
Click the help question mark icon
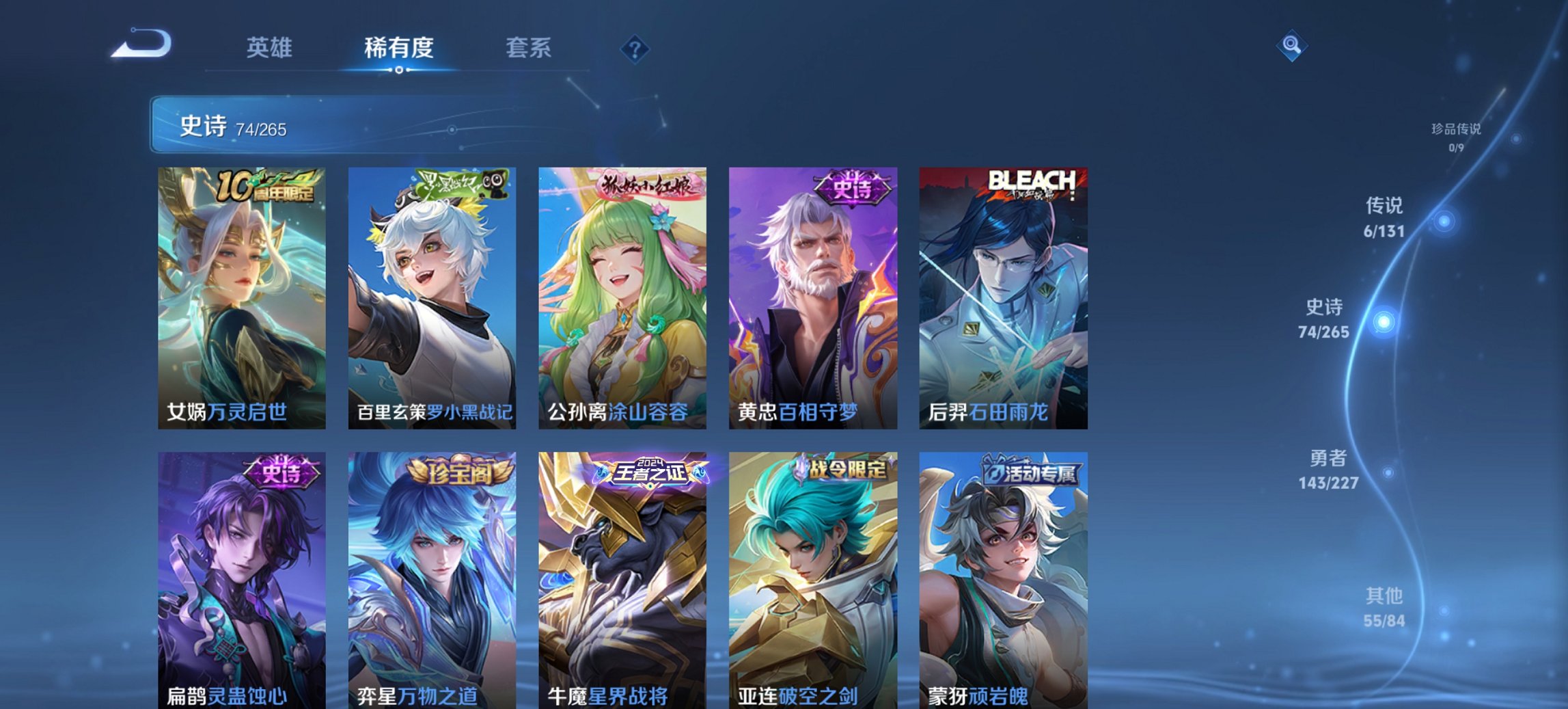coord(635,48)
